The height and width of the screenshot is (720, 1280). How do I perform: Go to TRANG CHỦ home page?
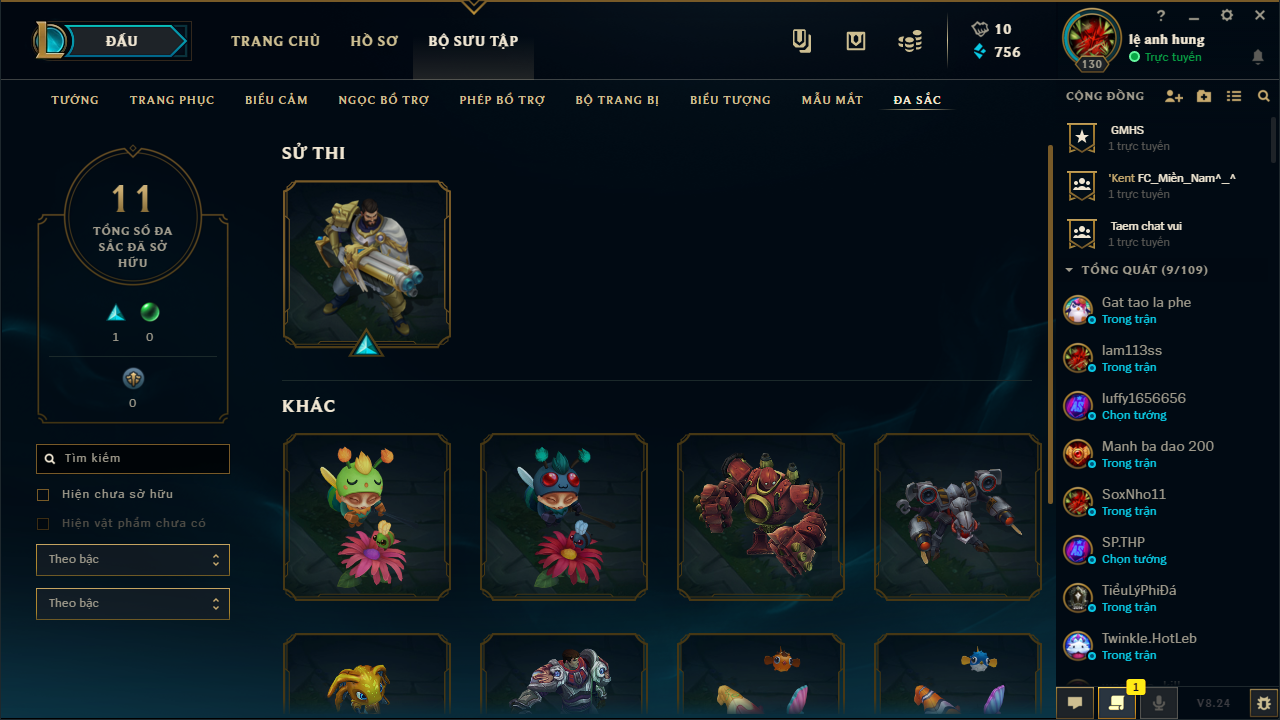click(x=275, y=41)
